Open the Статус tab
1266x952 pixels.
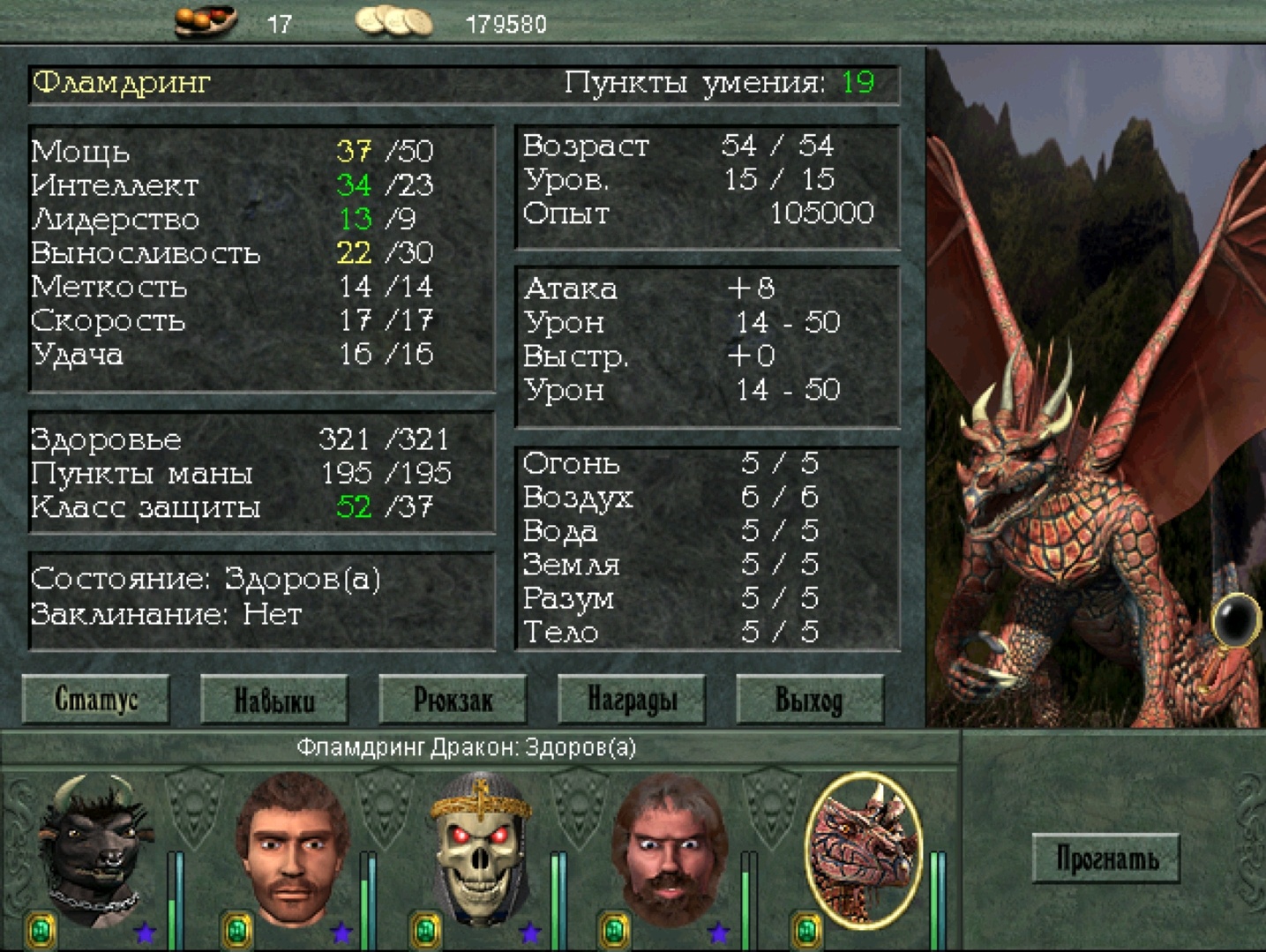tap(95, 700)
